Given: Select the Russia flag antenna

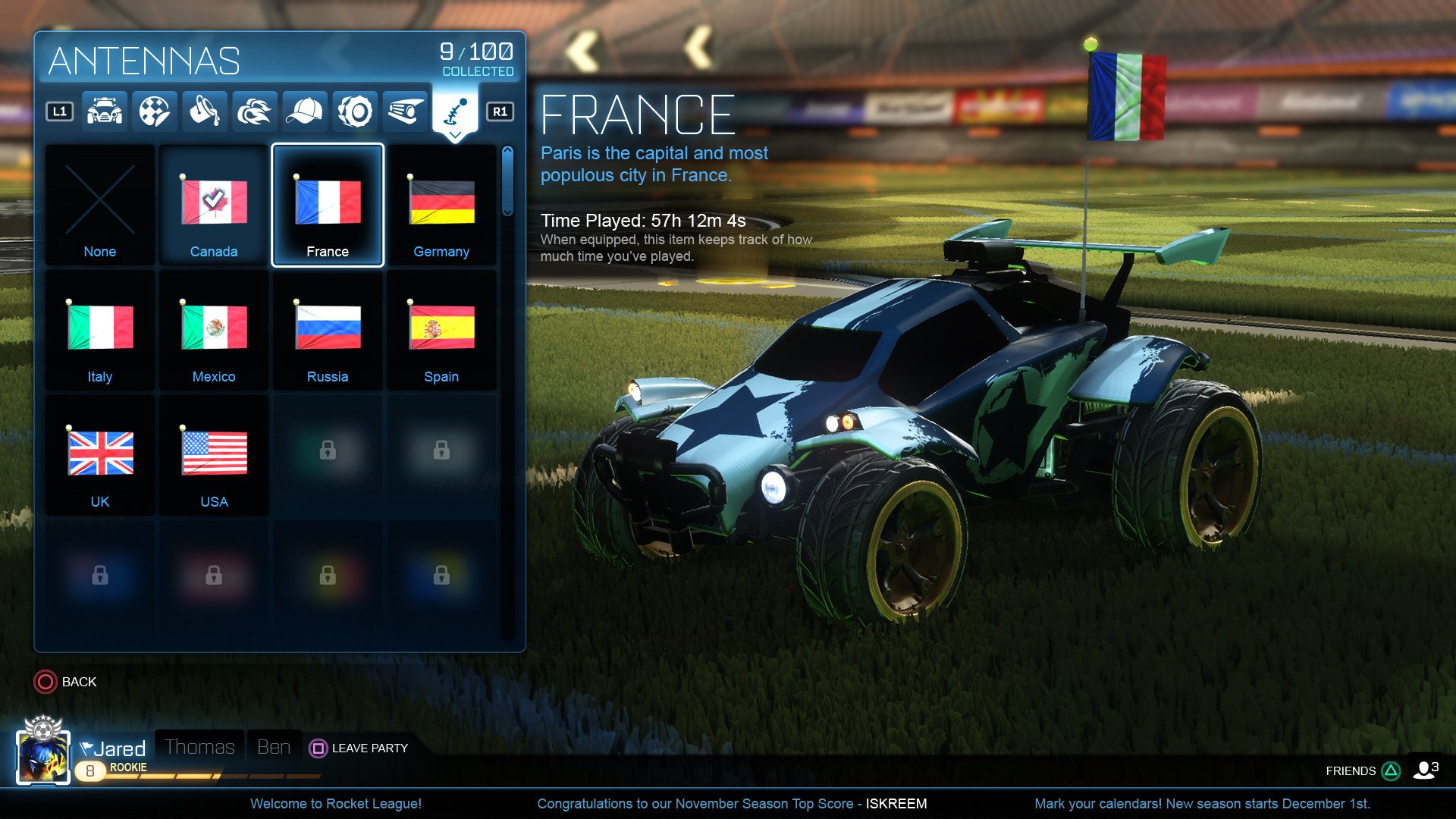Looking at the screenshot, I should click(327, 330).
